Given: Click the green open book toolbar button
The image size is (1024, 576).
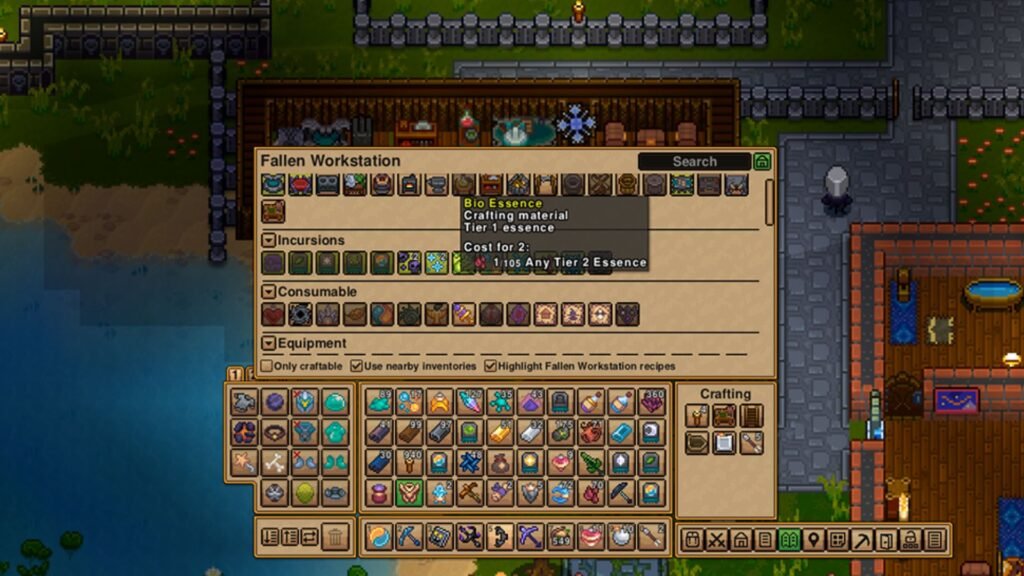Looking at the screenshot, I should click(788, 540).
